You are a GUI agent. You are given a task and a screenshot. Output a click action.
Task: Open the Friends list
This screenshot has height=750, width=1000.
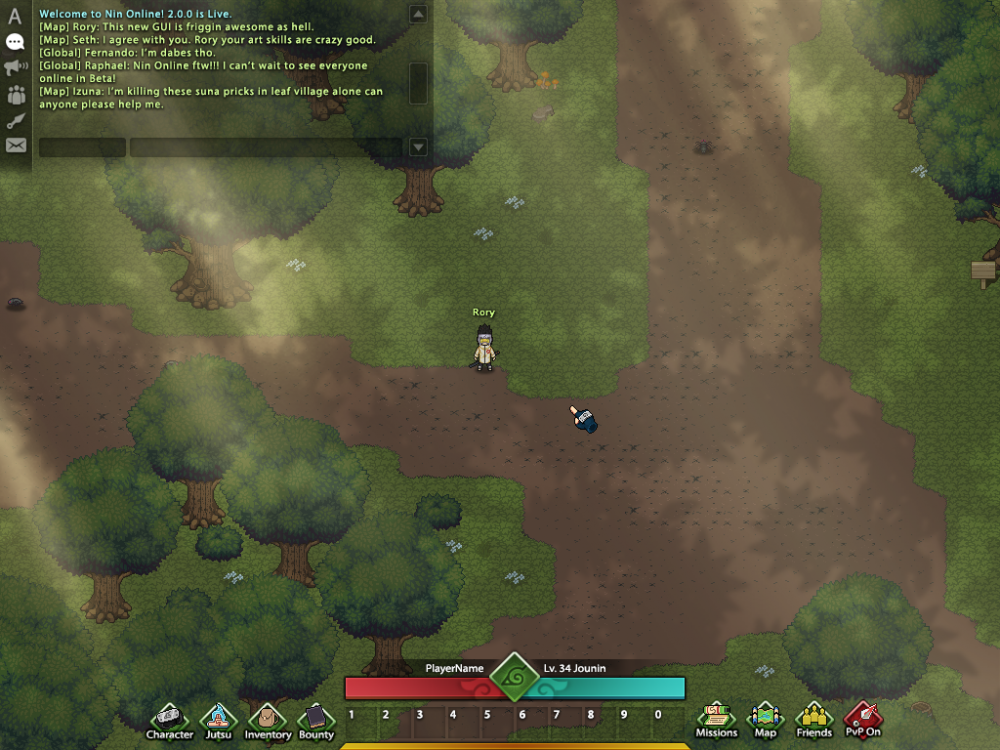[x=814, y=718]
